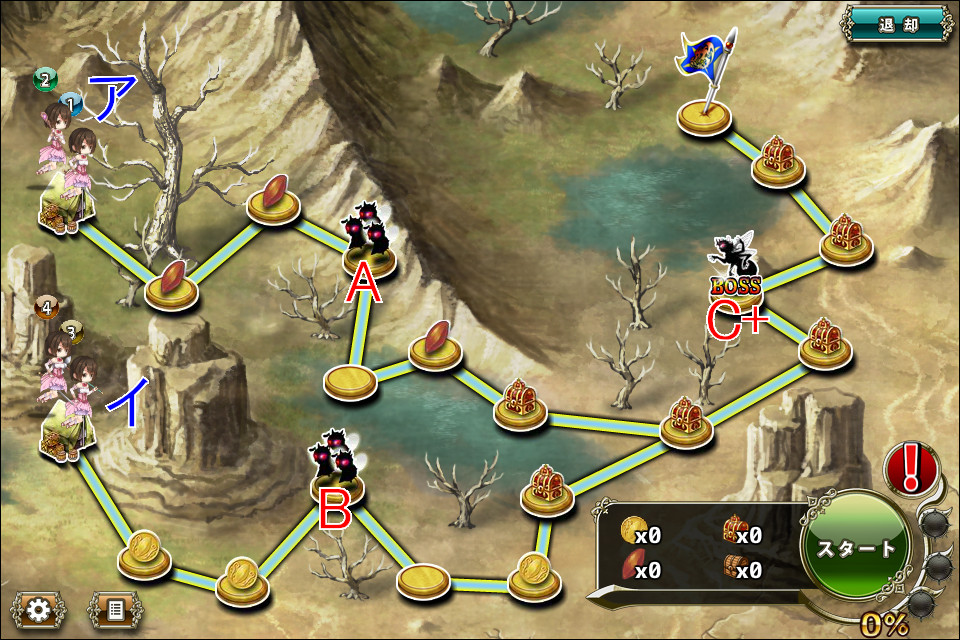Viewport: 960px width, 640px height.
Task: Open the list log button
Action: click(x=115, y=609)
